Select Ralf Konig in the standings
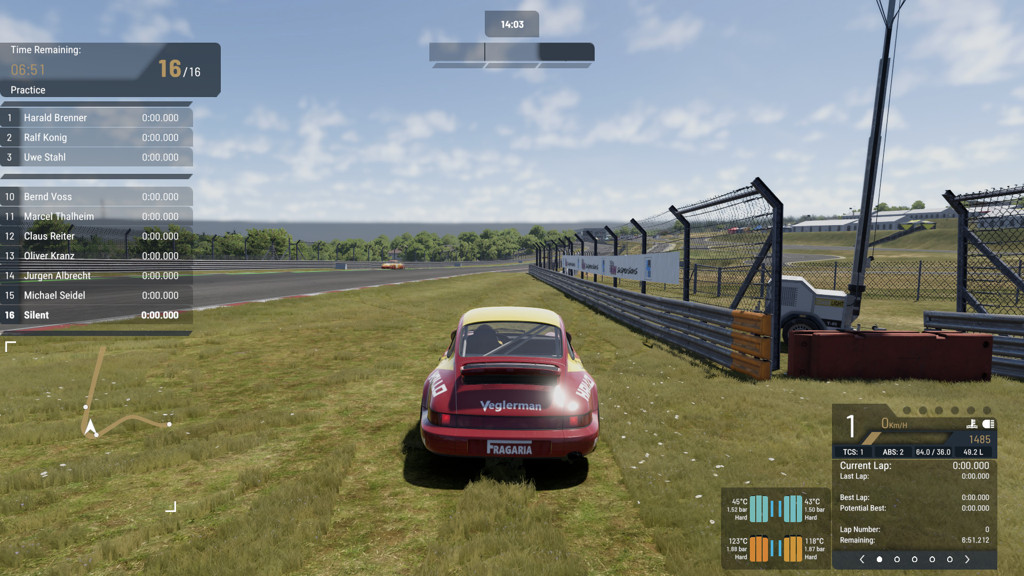 click(x=96, y=138)
